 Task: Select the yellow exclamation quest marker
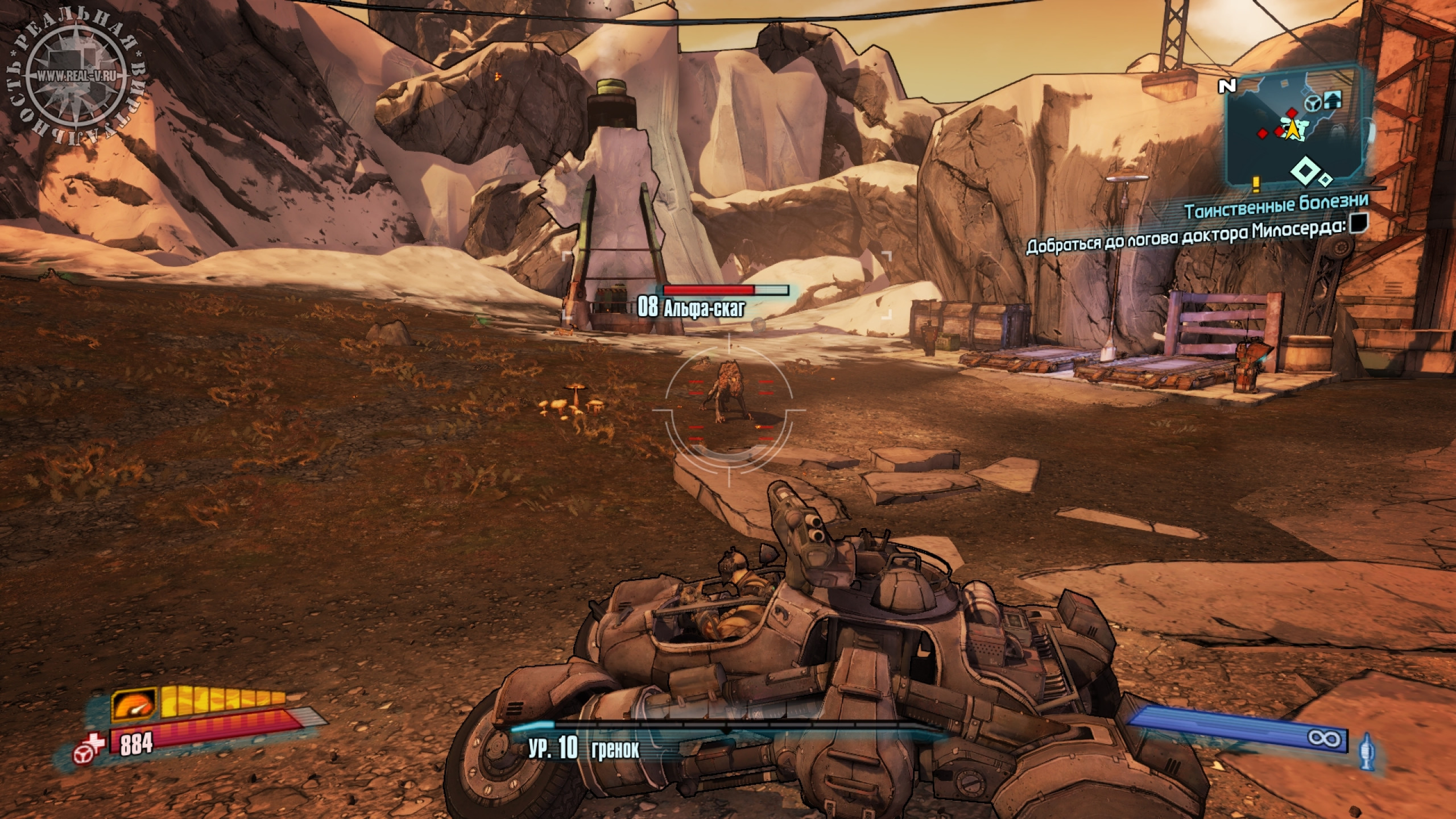coord(1256,184)
